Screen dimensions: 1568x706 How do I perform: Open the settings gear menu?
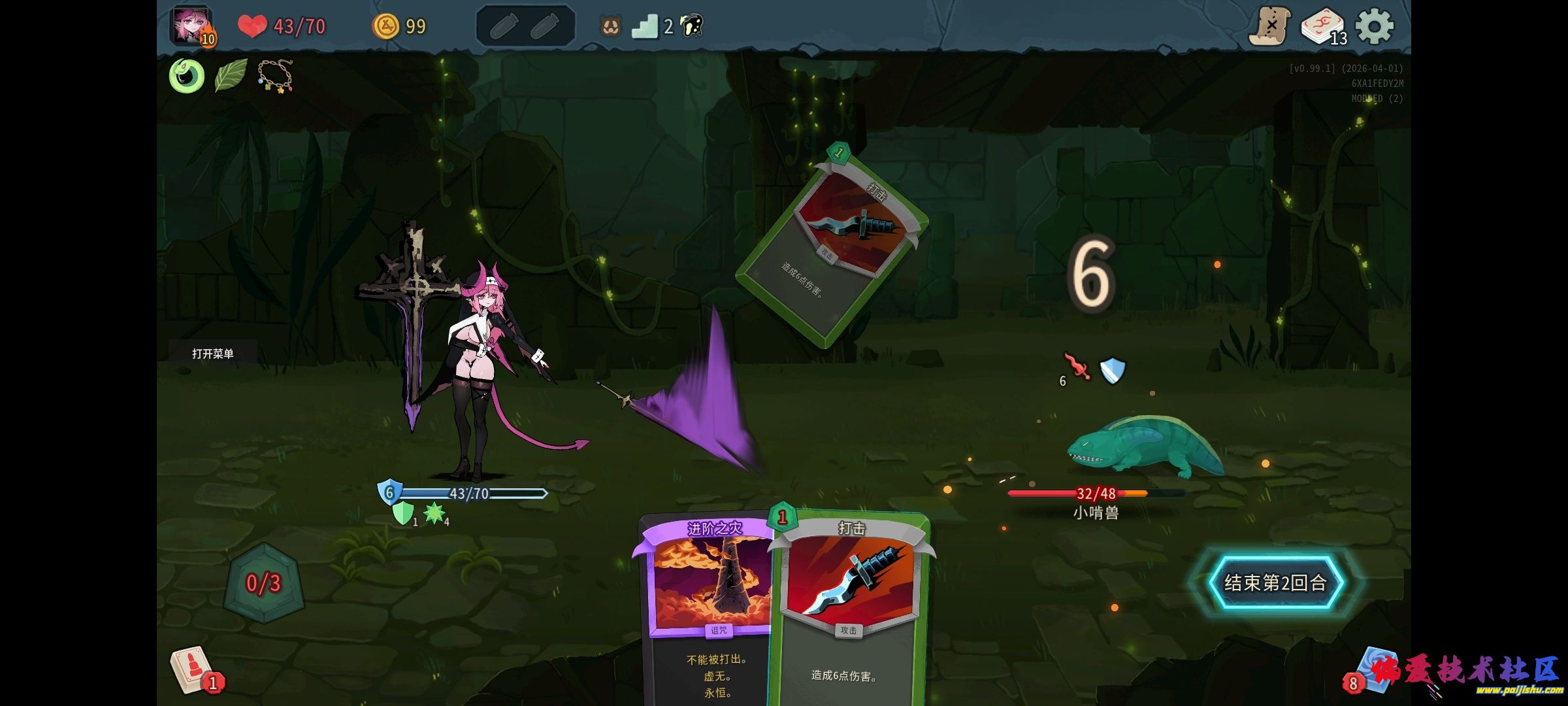coord(1374,27)
